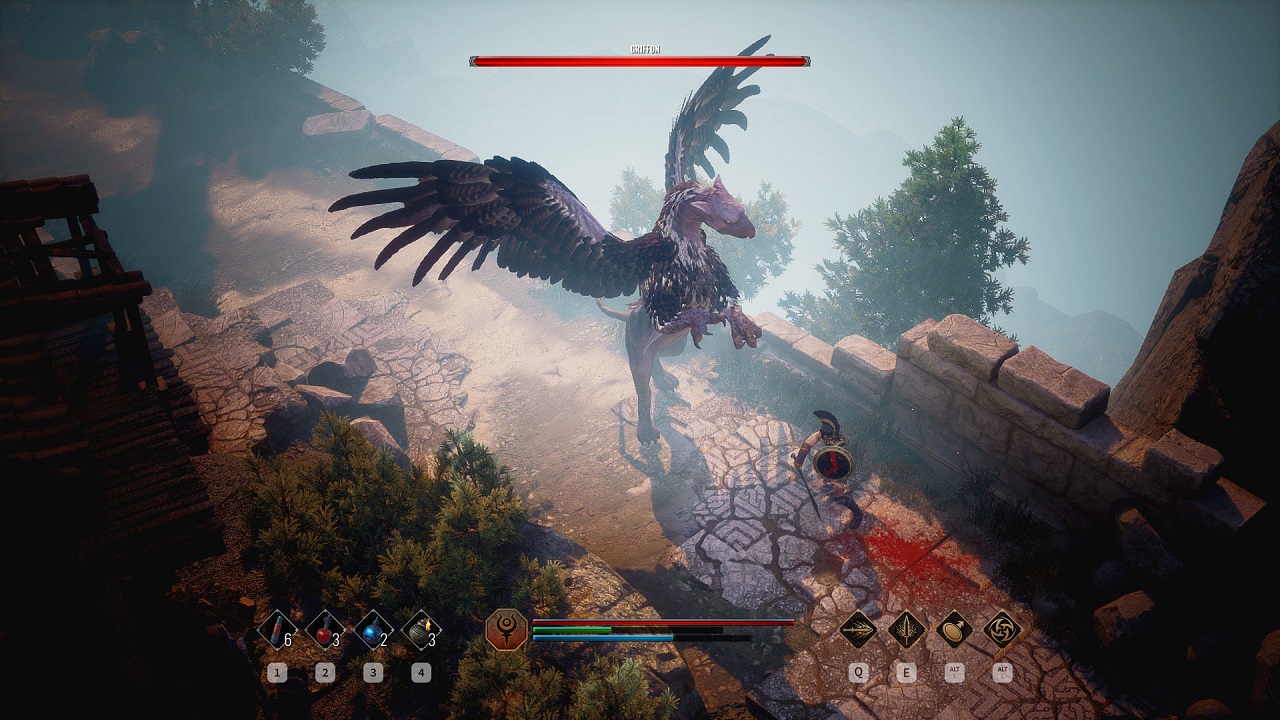Click the octagonal horned emblem icon
Viewport: 1280px width, 720px height.
tap(506, 630)
